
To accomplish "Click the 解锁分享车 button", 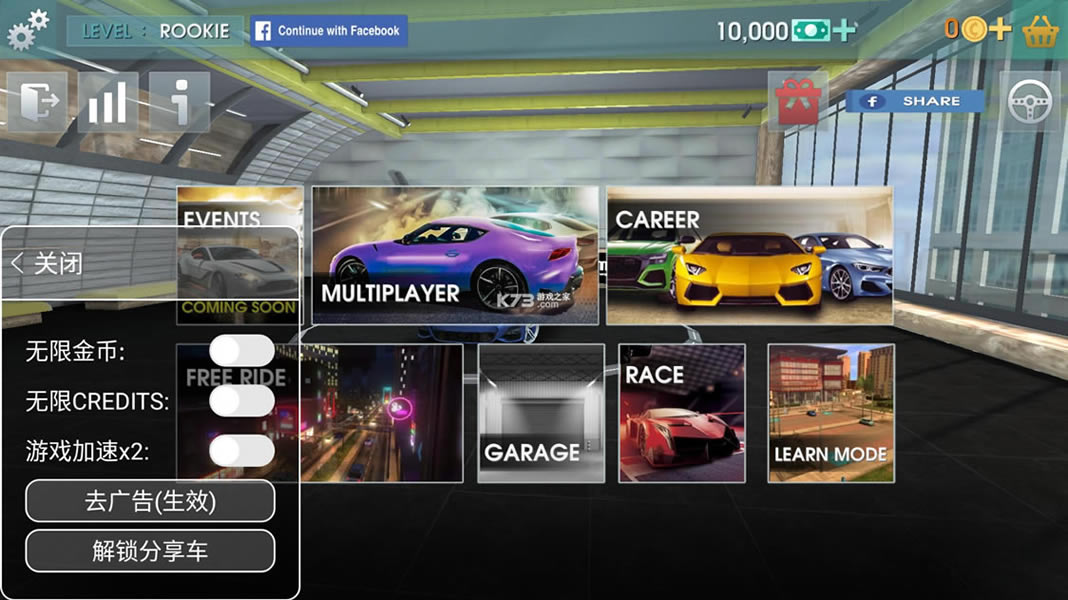I will (x=150, y=551).
